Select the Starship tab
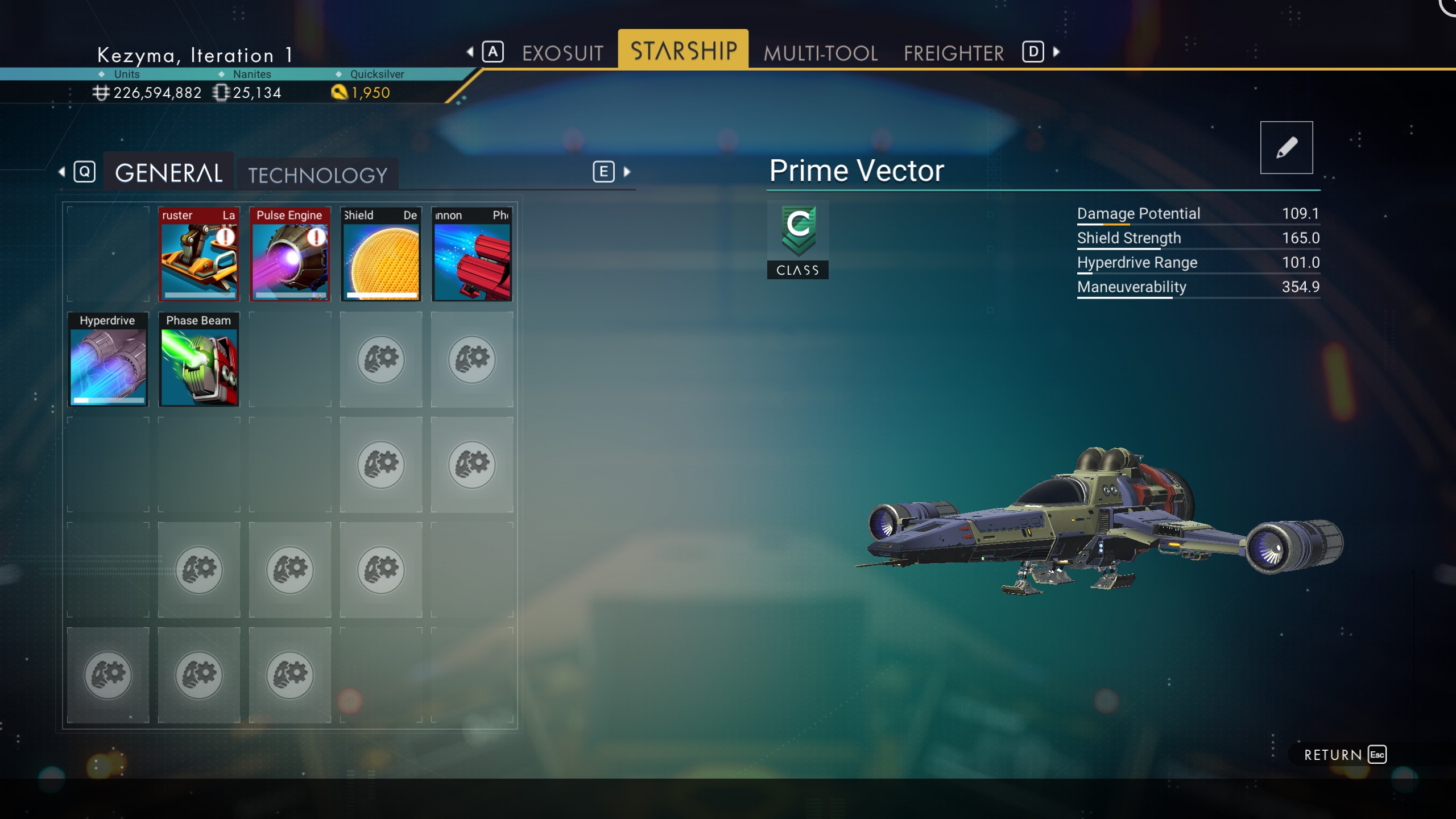1456x819 pixels. (x=683, y=51)
